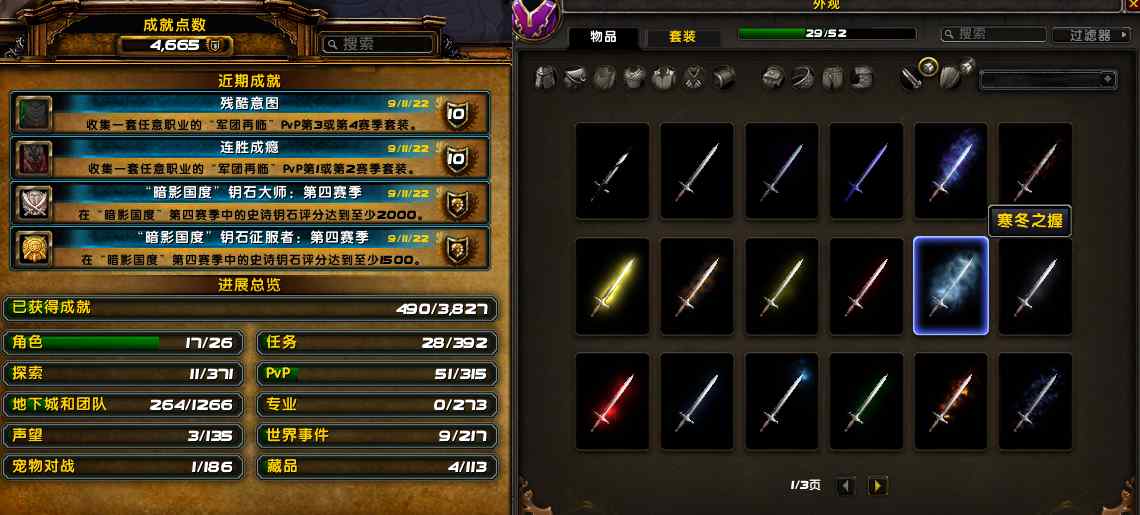The image size is (1140, 515).
Task: Open the 残酷意图 achievement entry
Action: click(x=249, y=112)
